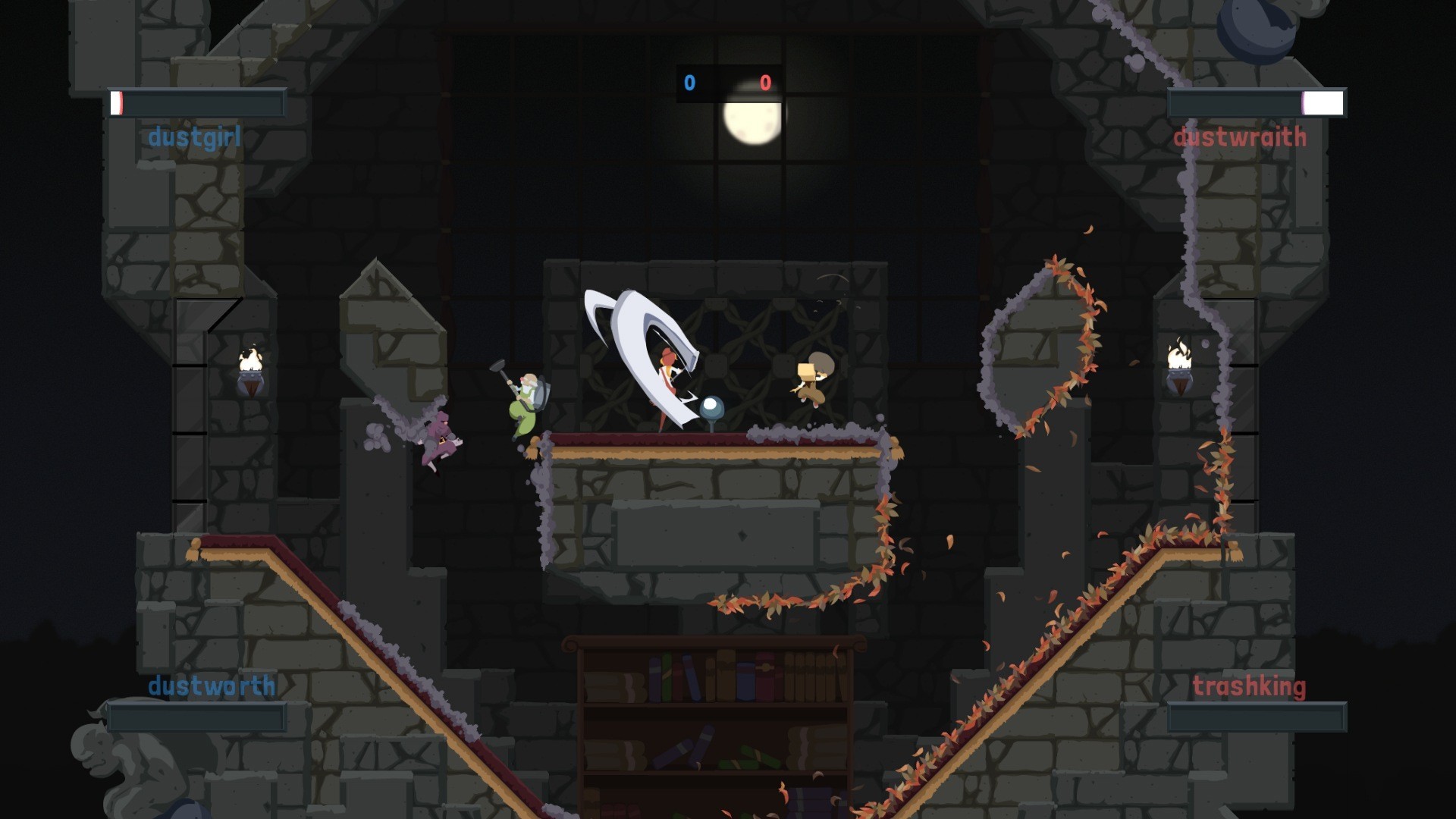Click the red team score of 0
This screenshot has height=819, width=1456.
coord(766,83)
